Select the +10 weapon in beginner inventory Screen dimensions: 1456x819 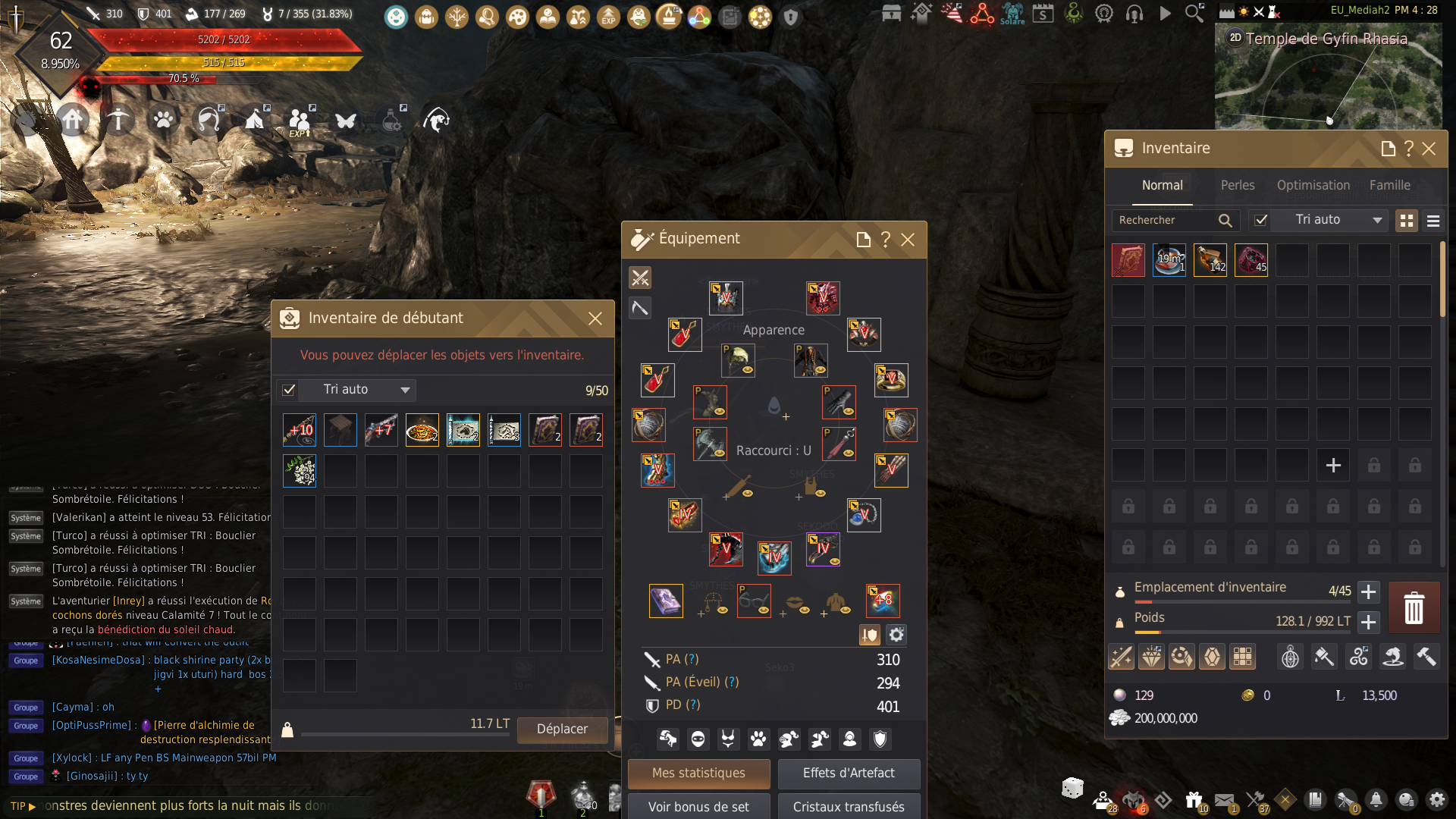(300, 430)
